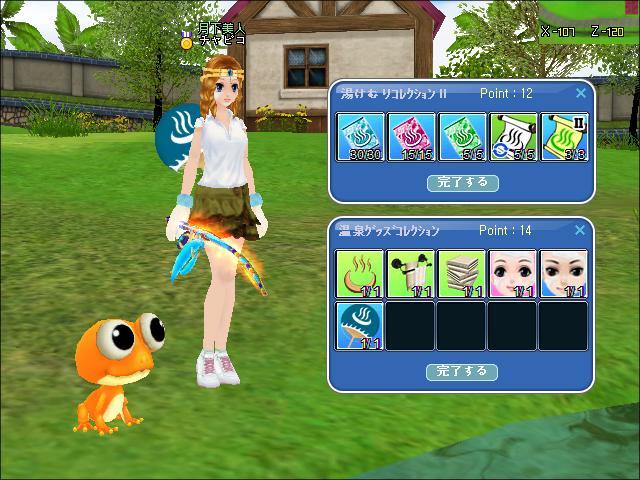Screen dimensions: 640x480
Task: Select the pink hot spring ticket 15/15
Action: (411, 137)
